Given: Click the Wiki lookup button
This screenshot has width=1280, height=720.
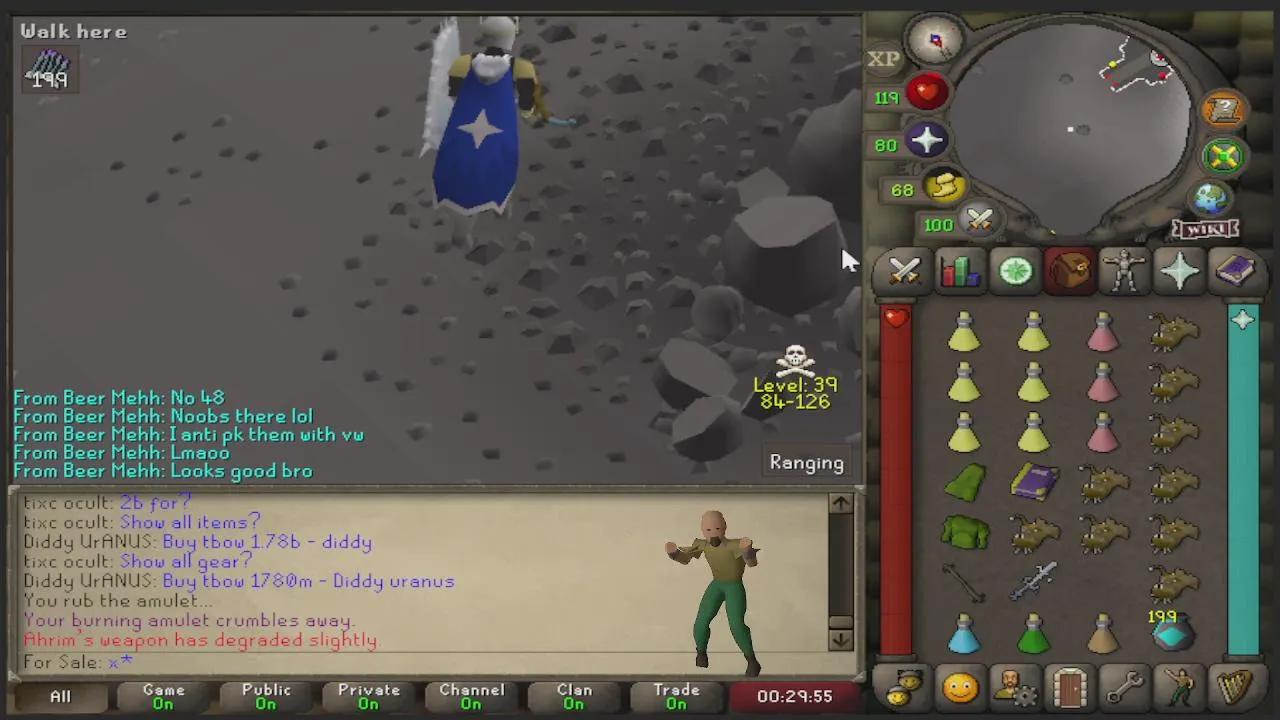Looking at the screenshot, I should (1204, 229).
